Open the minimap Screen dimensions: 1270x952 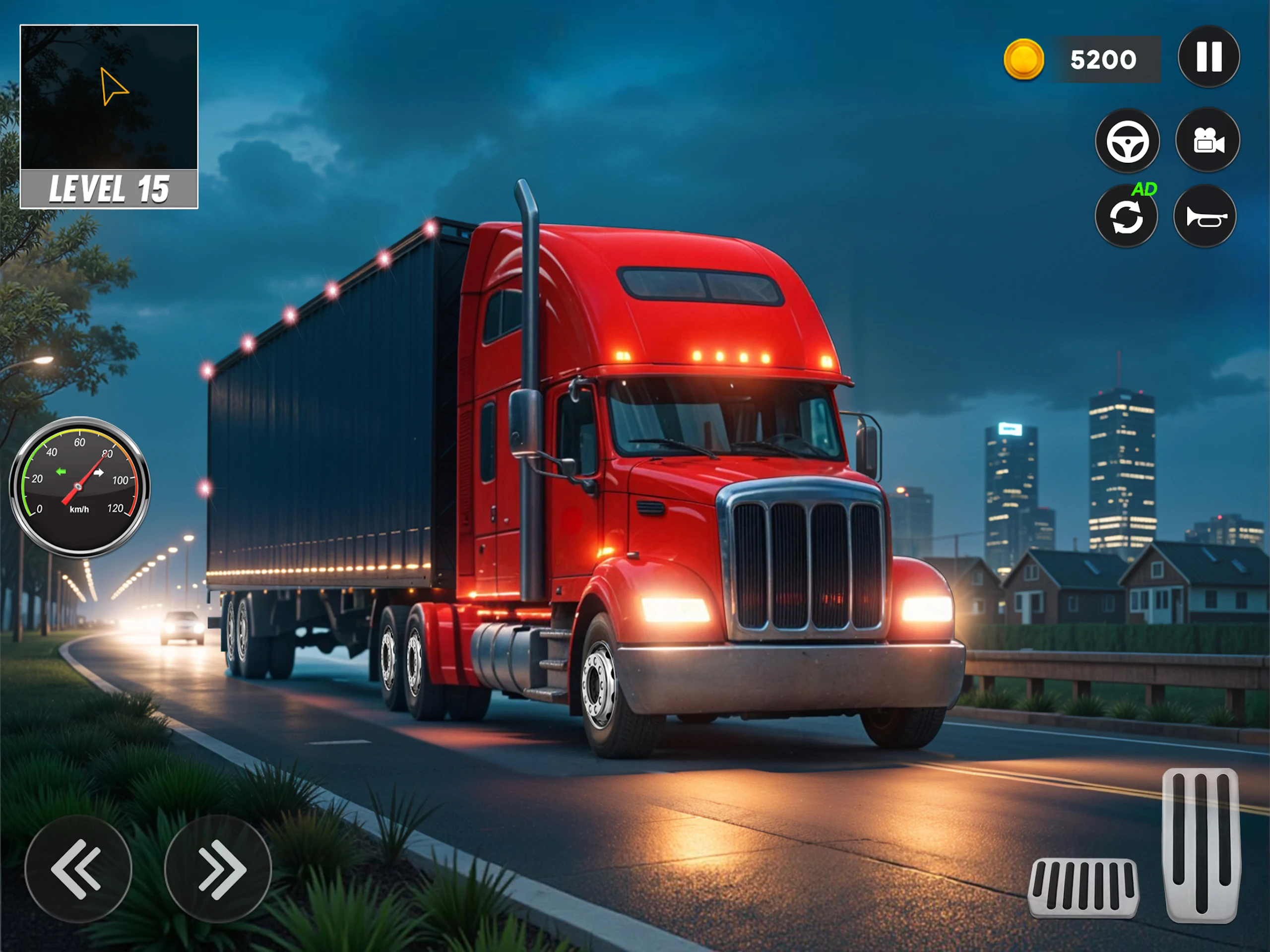pos(109,98)
